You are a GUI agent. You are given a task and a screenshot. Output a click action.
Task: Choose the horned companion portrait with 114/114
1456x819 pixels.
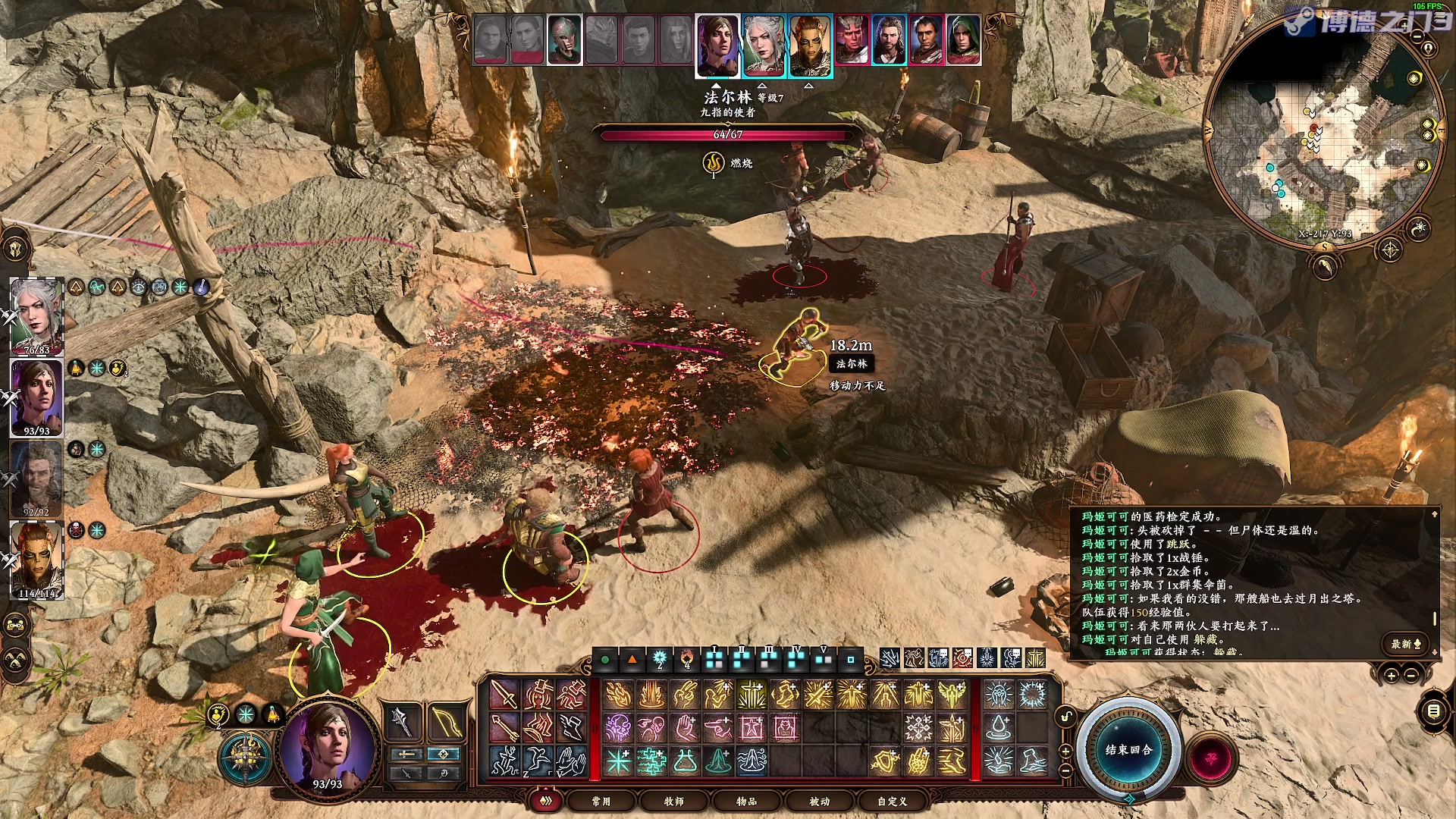pos(36,560)
